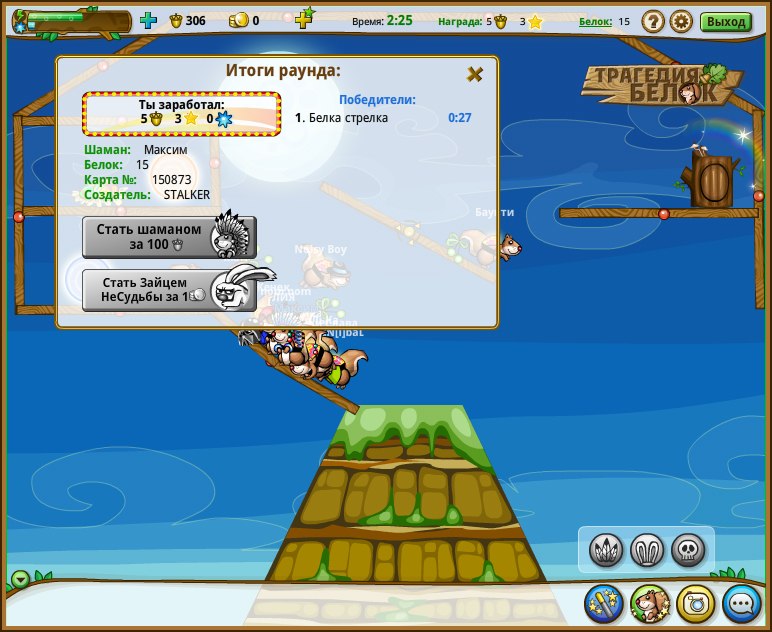The height and width of the screenshot is (632, 772).
Task: Open the squirrel character button
Action: (649, 603)
